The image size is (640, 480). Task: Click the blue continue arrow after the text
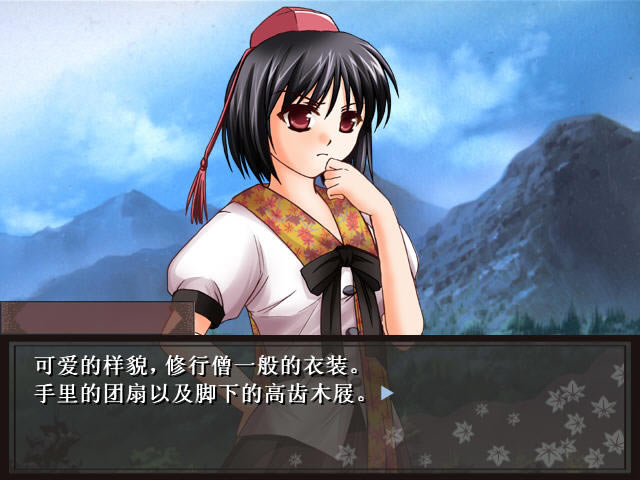387,393
